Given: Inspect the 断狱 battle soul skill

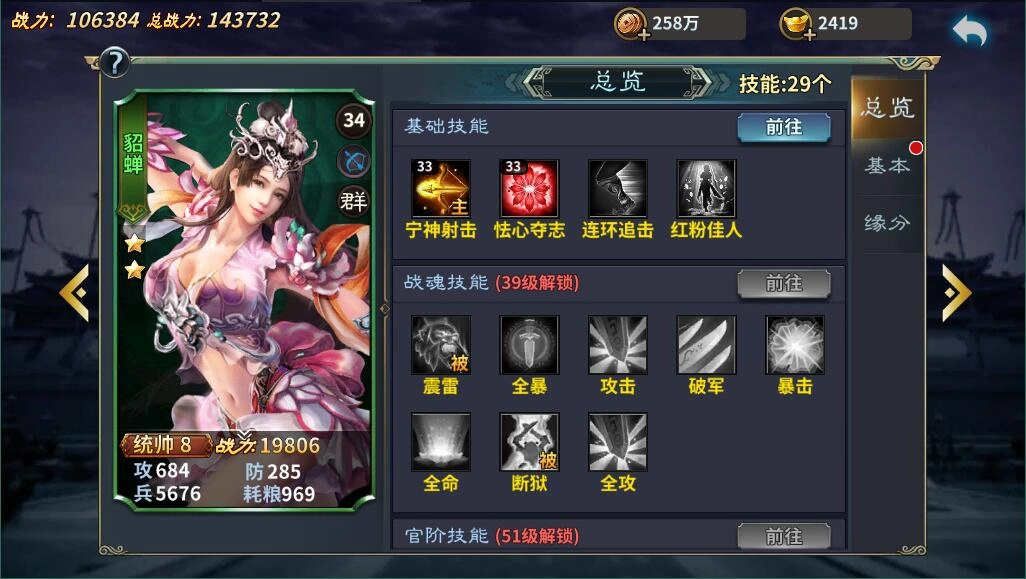Looking at the screenshot, I should [x=529, y=442].
